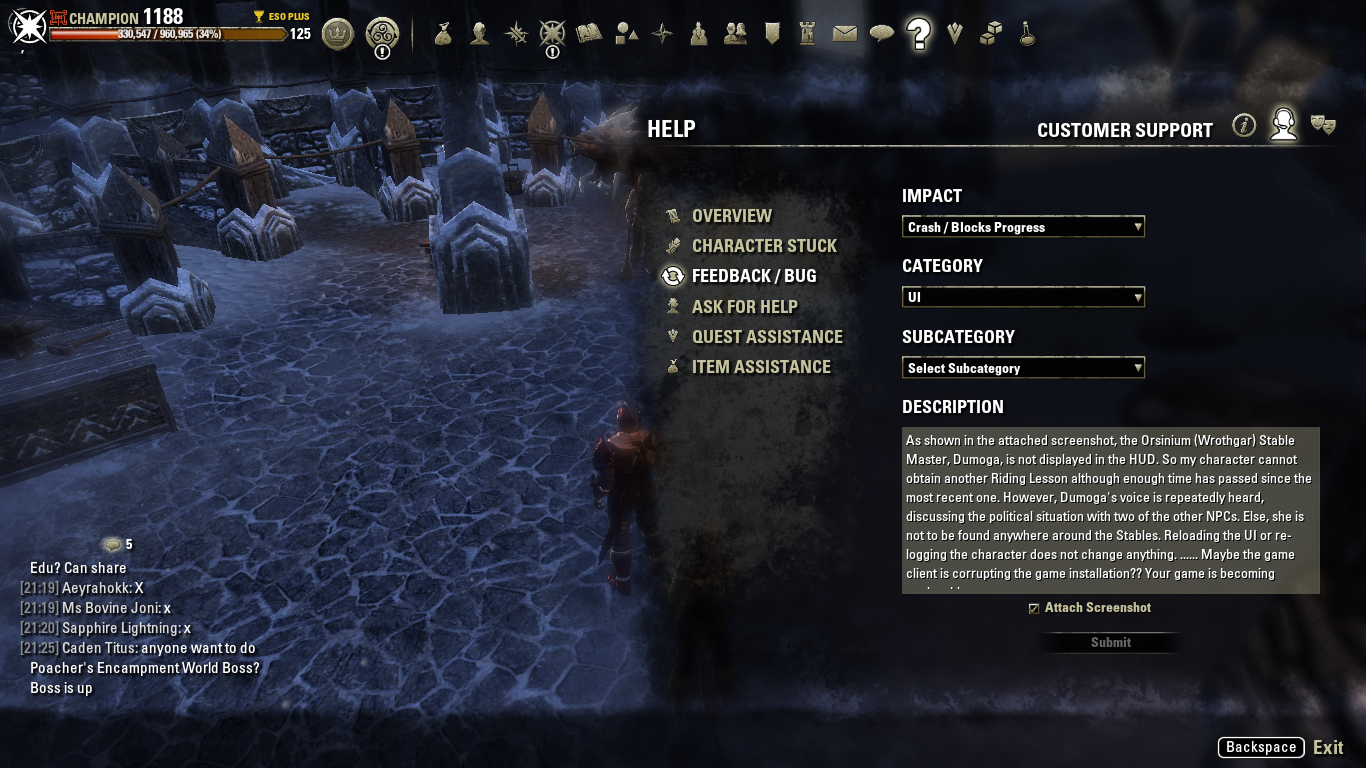Open the mail envelope icon
This screenshot has width=1366, height=768.
tap(845, 34)
